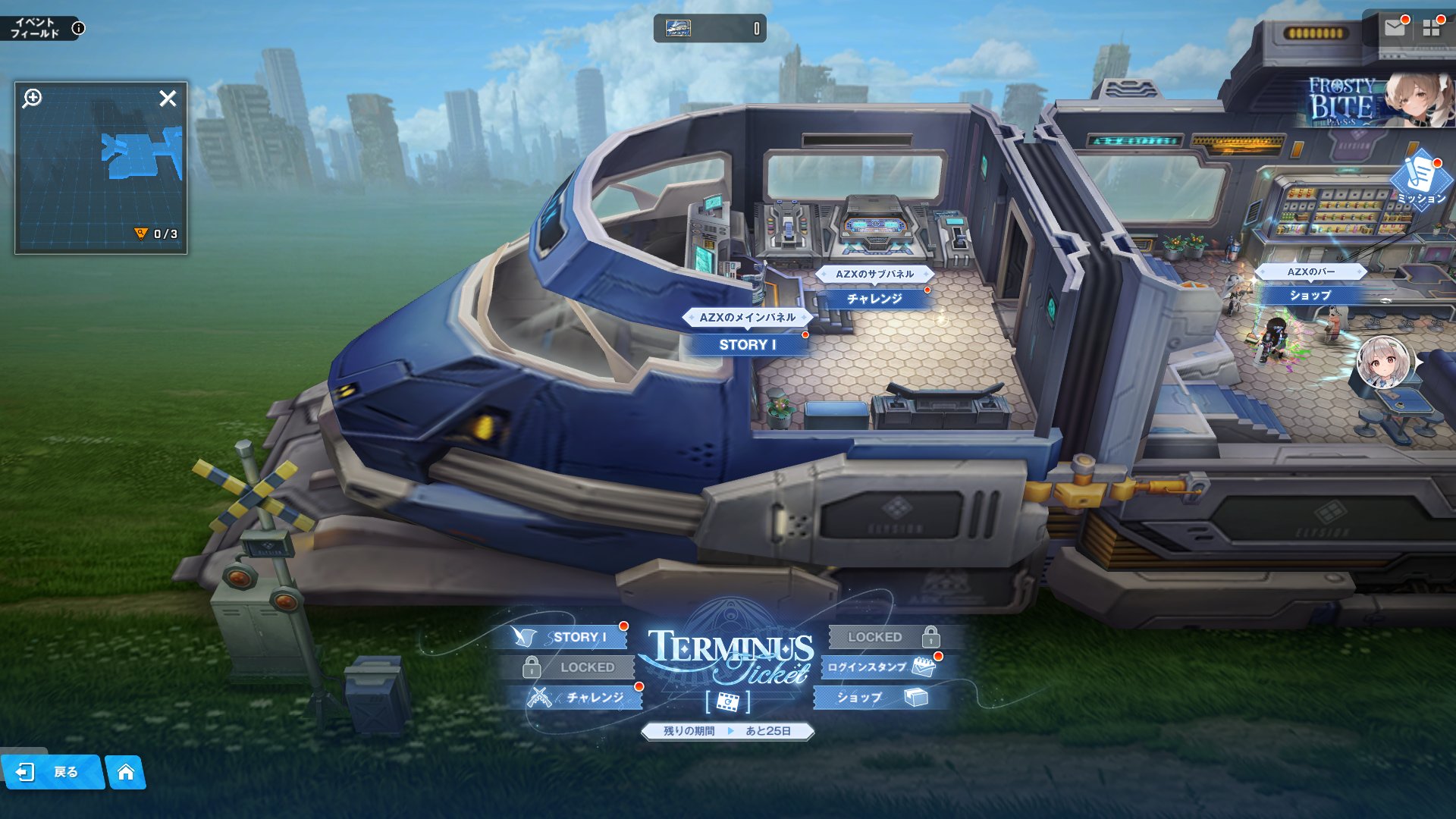Select チャレンジ in the bottom menu

[584, 697]
